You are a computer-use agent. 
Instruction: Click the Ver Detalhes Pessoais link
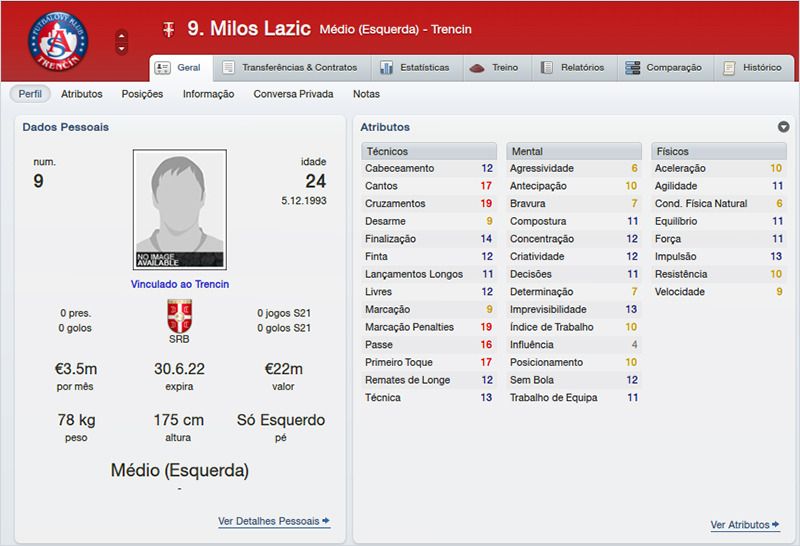coord(273,521)
